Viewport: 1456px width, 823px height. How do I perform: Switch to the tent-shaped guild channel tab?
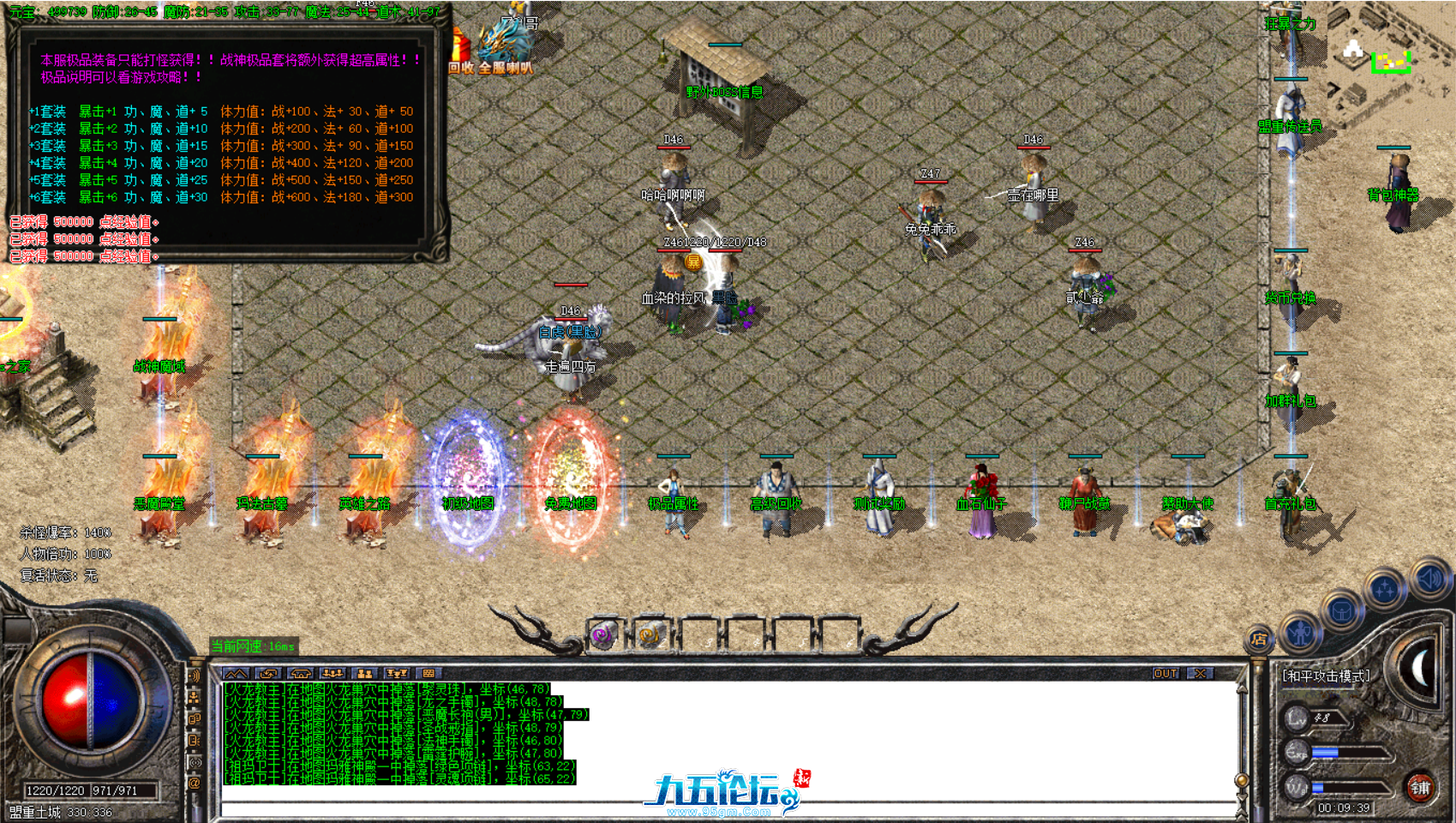300,673
